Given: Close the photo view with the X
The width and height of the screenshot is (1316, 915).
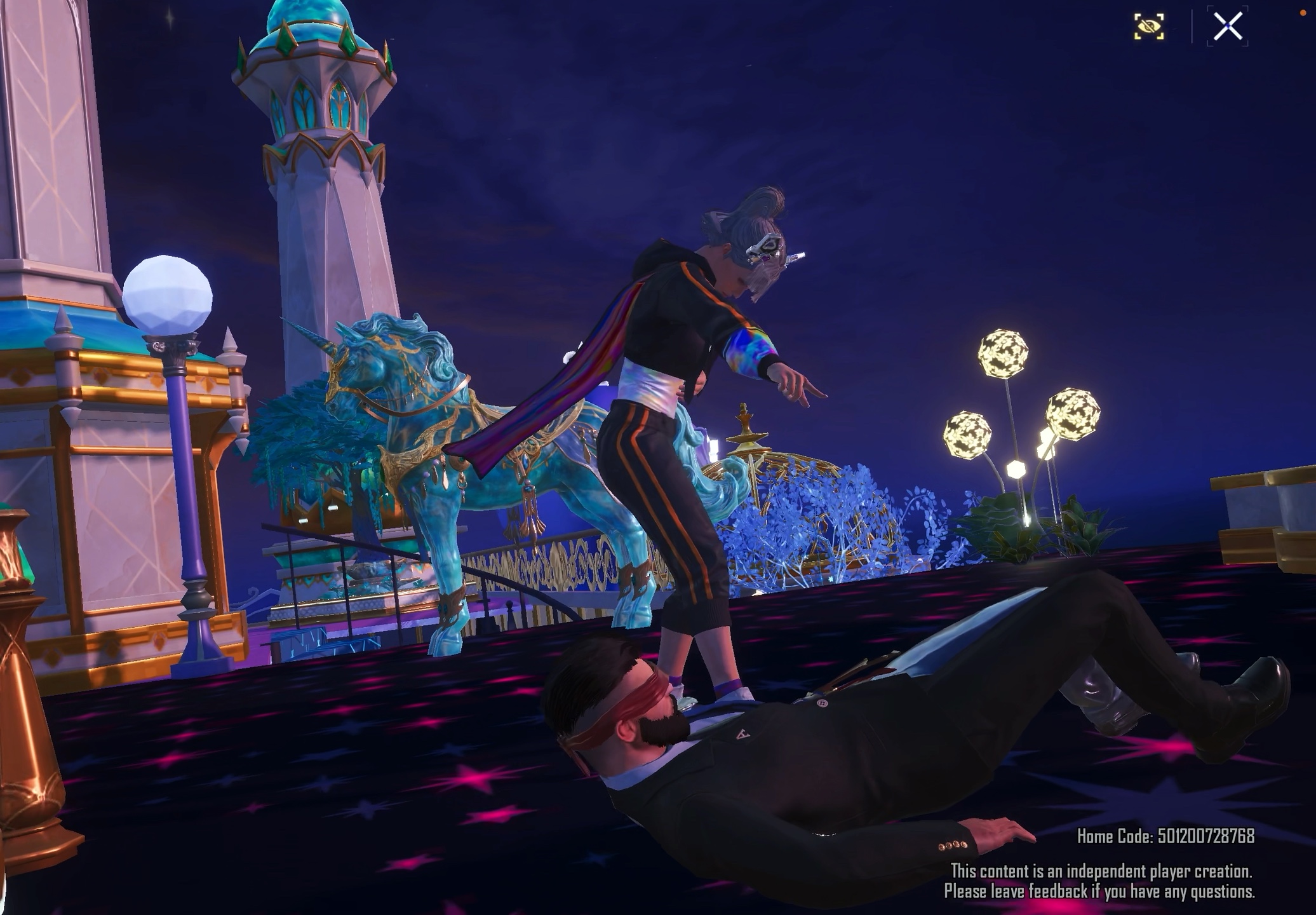Looking at the screenshot, I should (1227, 27).
